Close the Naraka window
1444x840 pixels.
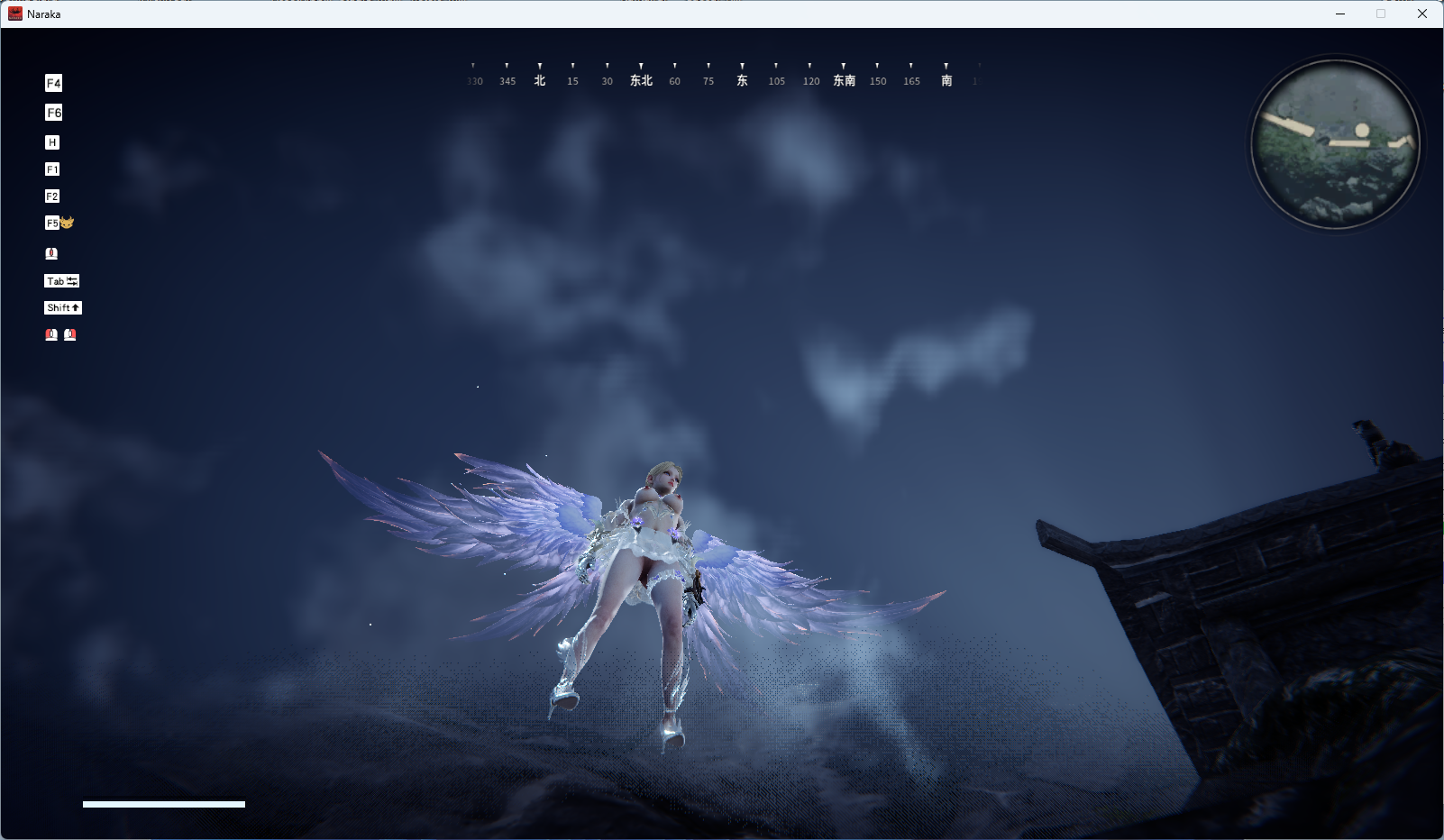(x=1422, y=14)
